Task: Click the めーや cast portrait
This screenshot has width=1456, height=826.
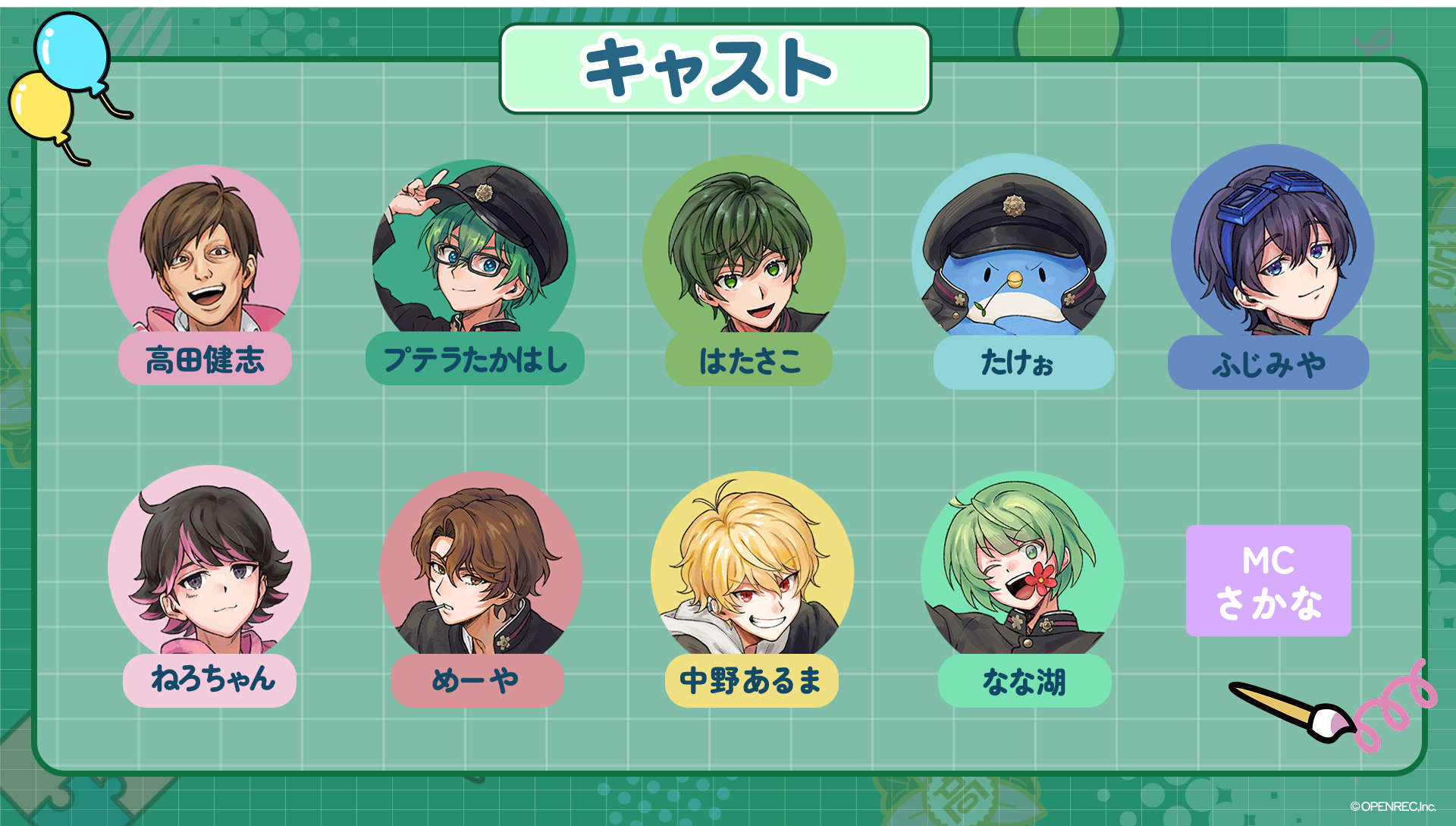Action: pyautogui.click(x=480, y=569)
